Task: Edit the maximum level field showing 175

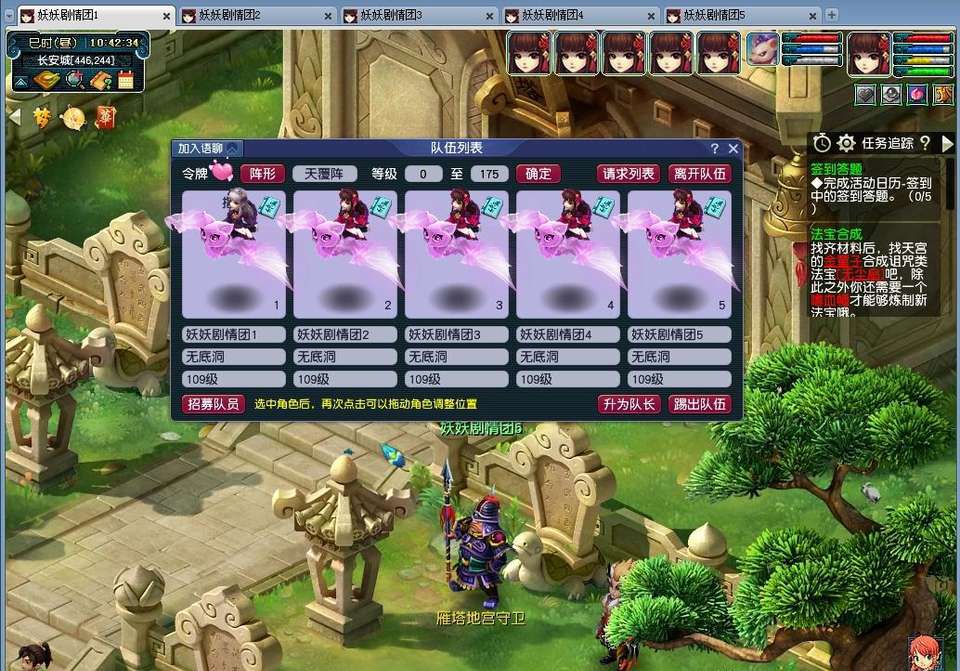Action: pyautogui.click(x=489, y=174)
